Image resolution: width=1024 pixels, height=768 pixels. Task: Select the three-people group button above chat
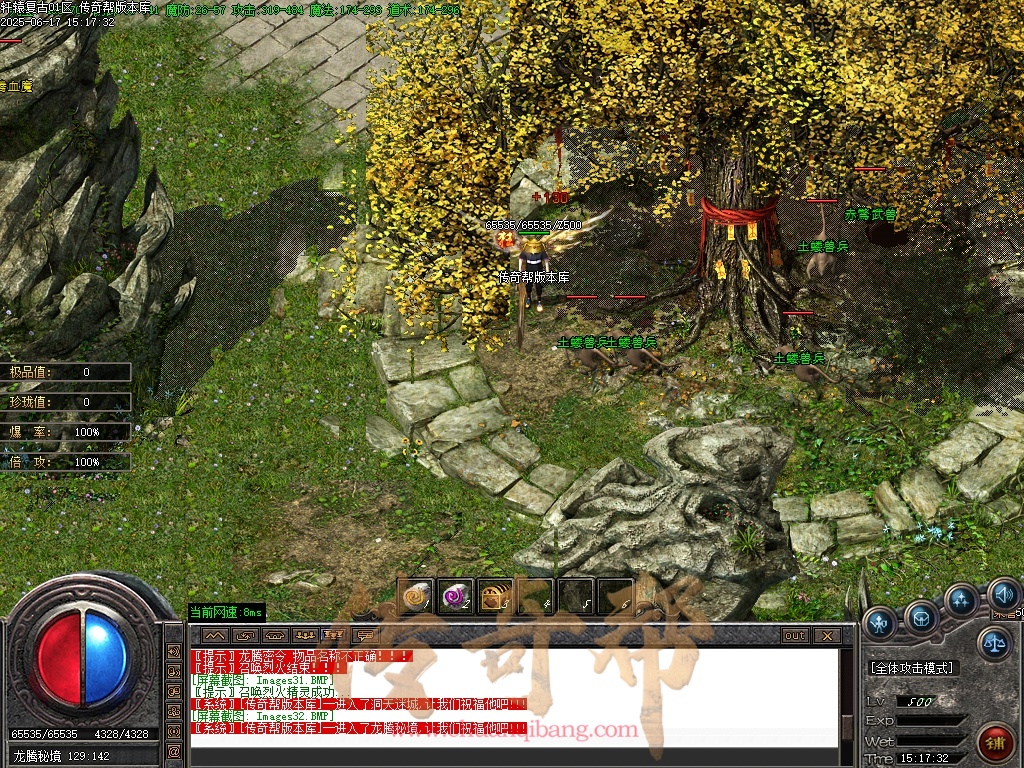pyautogui.click(x=305, y=636)
